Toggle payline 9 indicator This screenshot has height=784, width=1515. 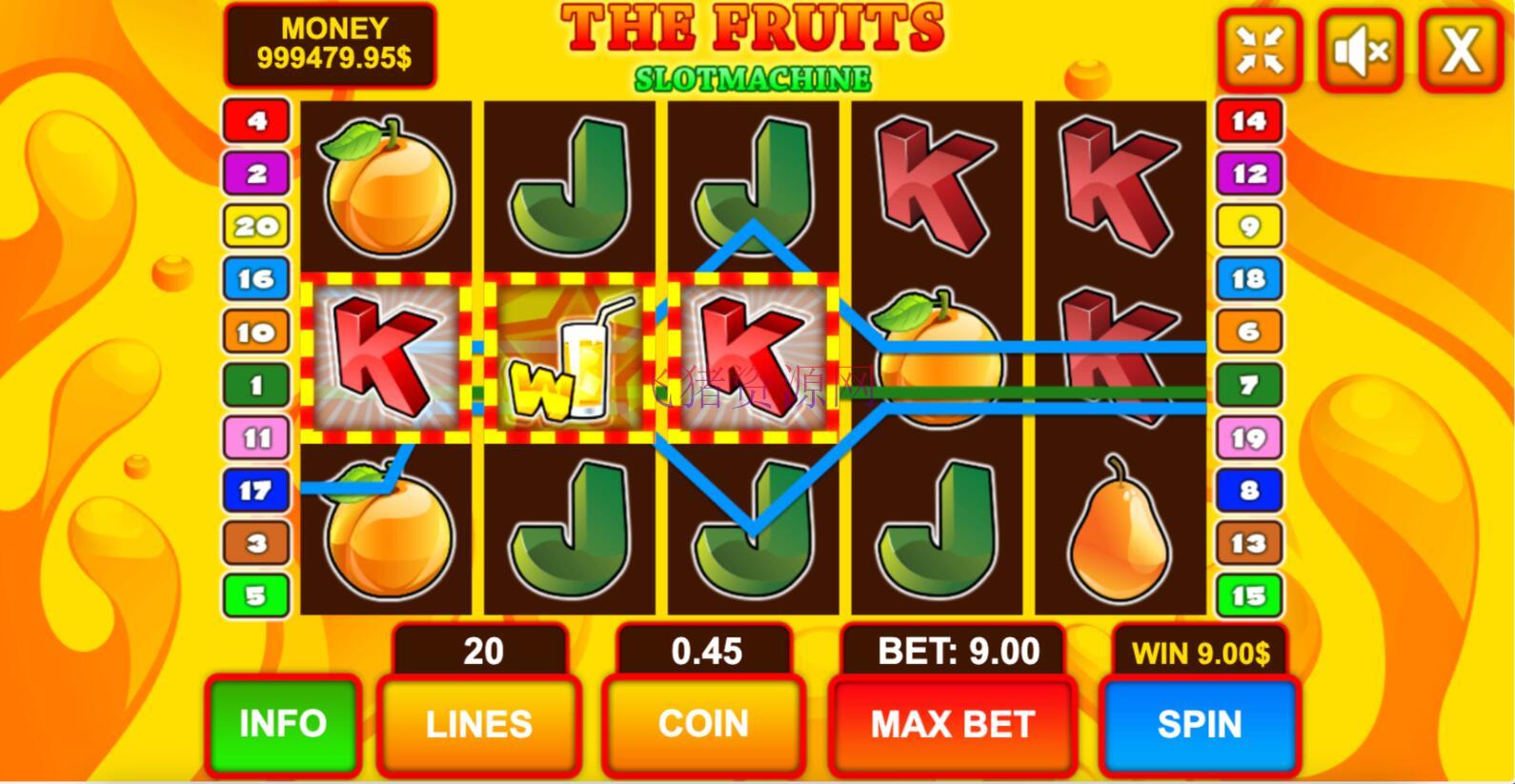coord(1248,226)
